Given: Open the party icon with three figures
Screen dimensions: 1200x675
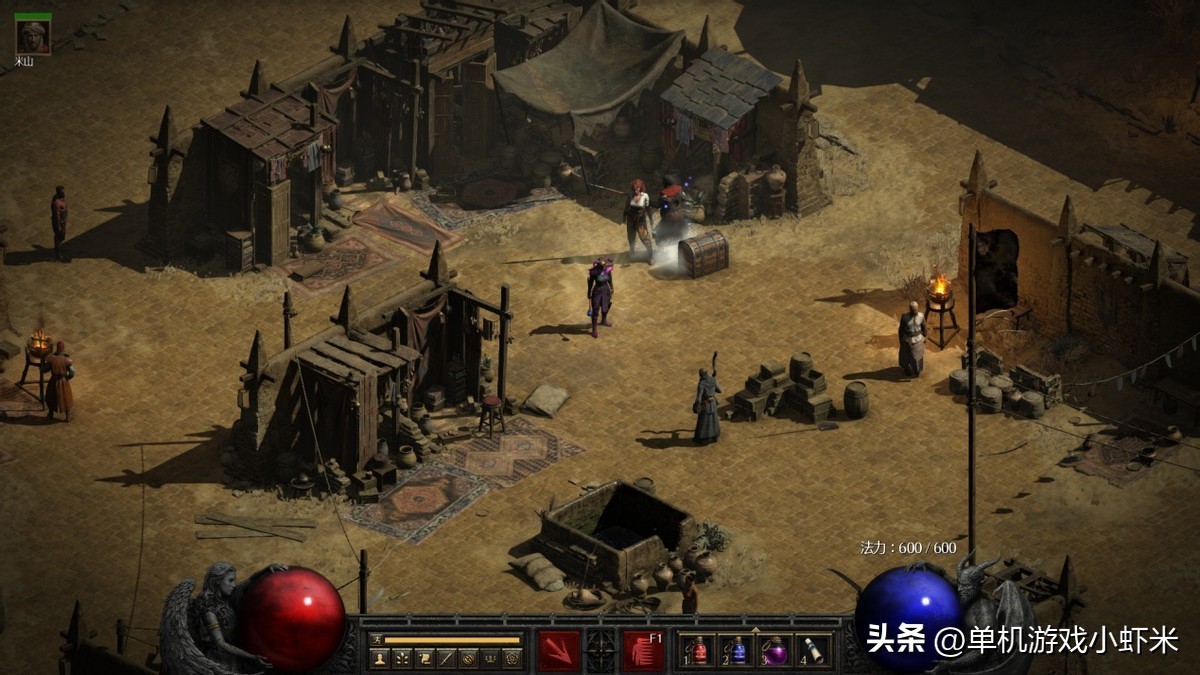Looking at the screenshot, I should (x=489, y=658).
